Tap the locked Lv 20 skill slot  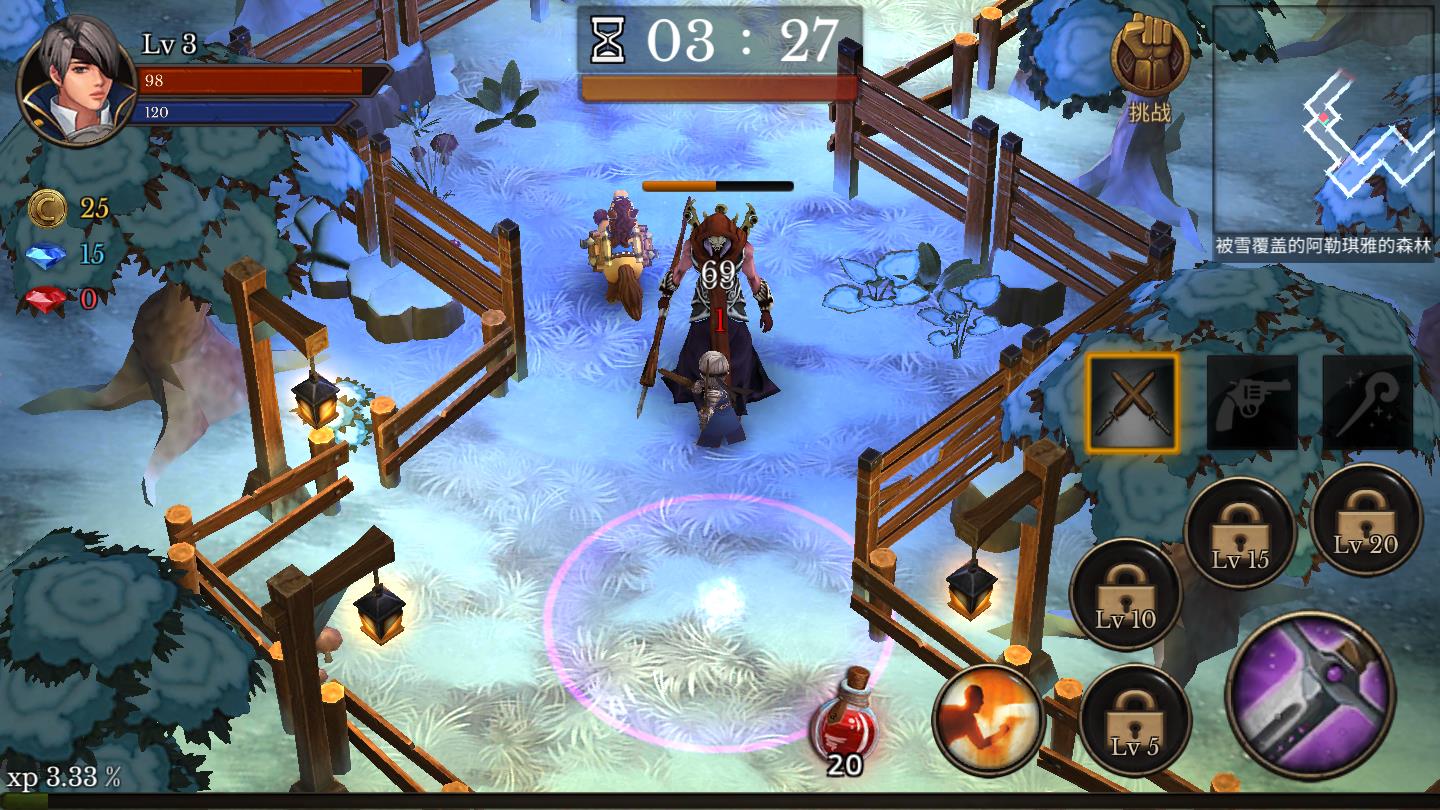click(1366, 519)
